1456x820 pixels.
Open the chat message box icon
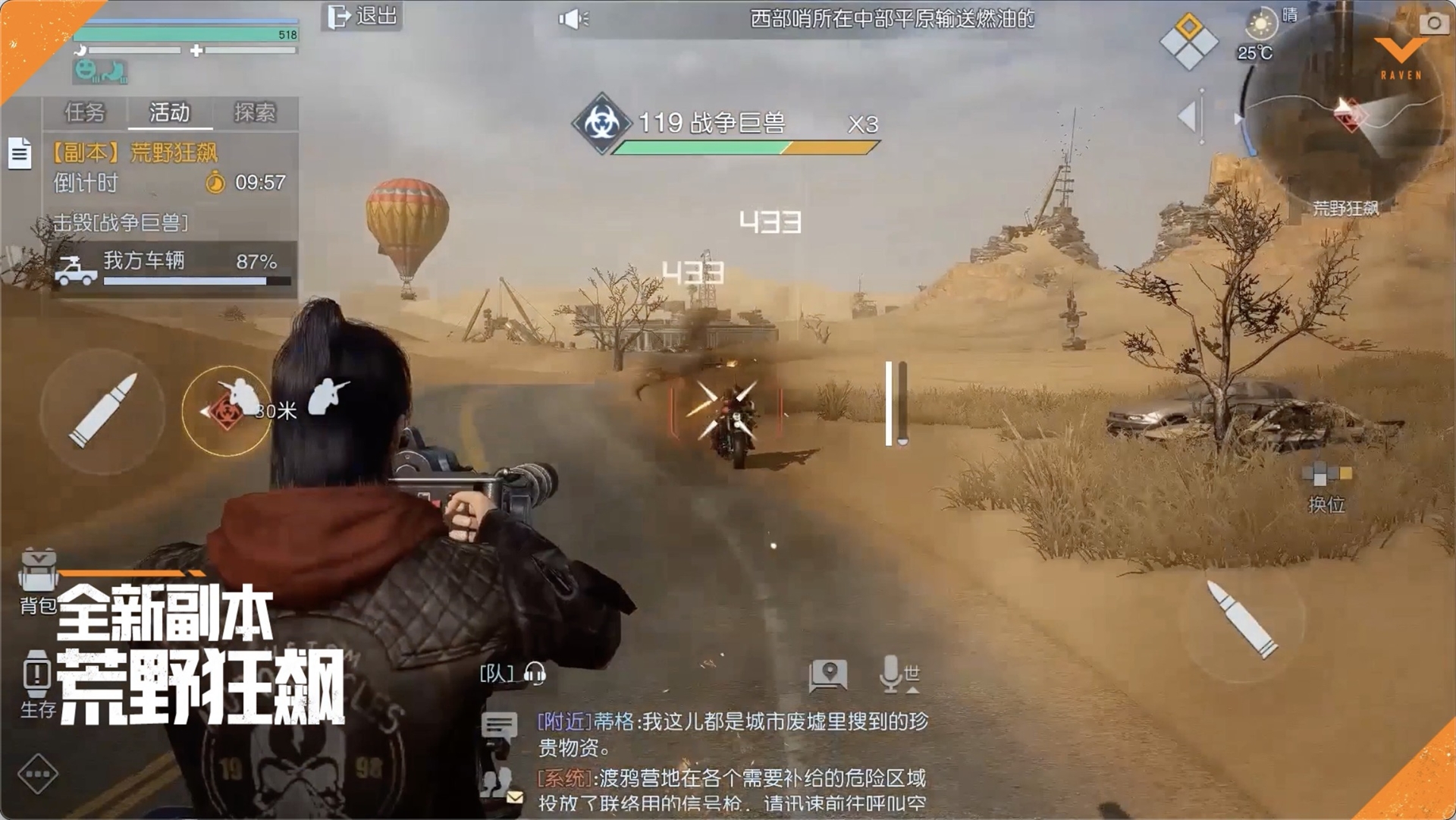[499, 727]
